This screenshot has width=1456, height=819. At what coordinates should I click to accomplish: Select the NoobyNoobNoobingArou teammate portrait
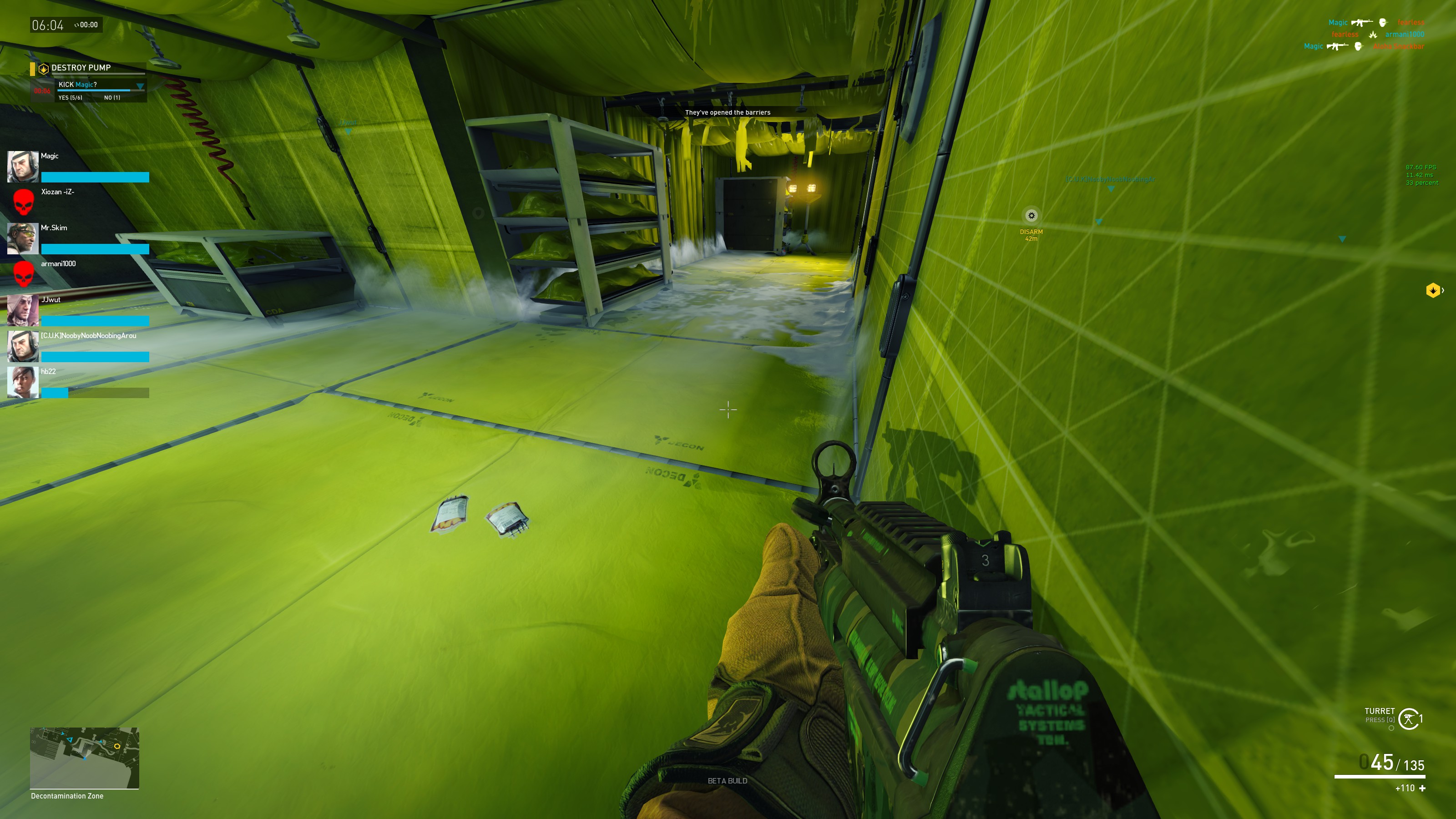(x=23, y=346)
